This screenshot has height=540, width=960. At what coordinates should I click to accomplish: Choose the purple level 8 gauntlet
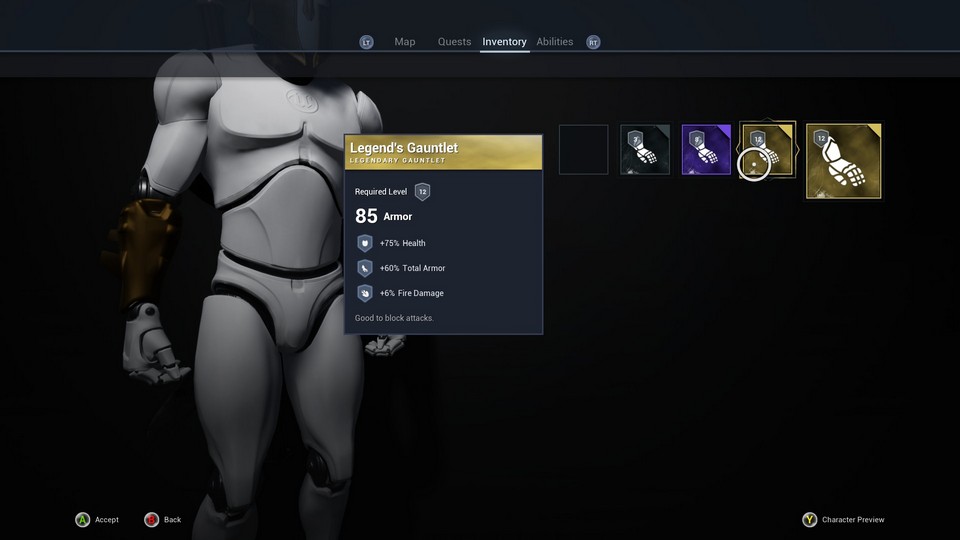click(707, 150)
